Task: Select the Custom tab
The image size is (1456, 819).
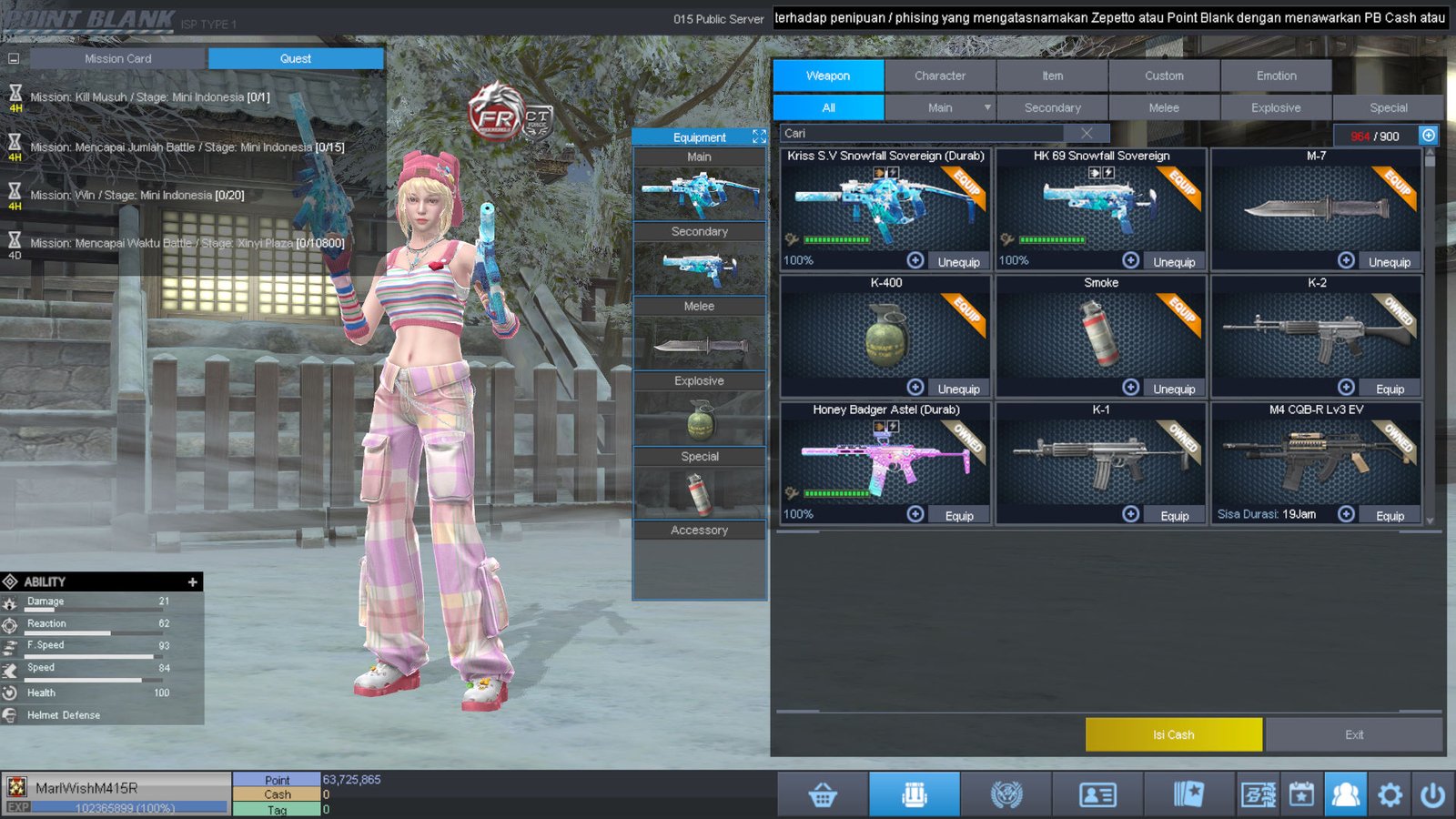Action: coord(1164,76)
